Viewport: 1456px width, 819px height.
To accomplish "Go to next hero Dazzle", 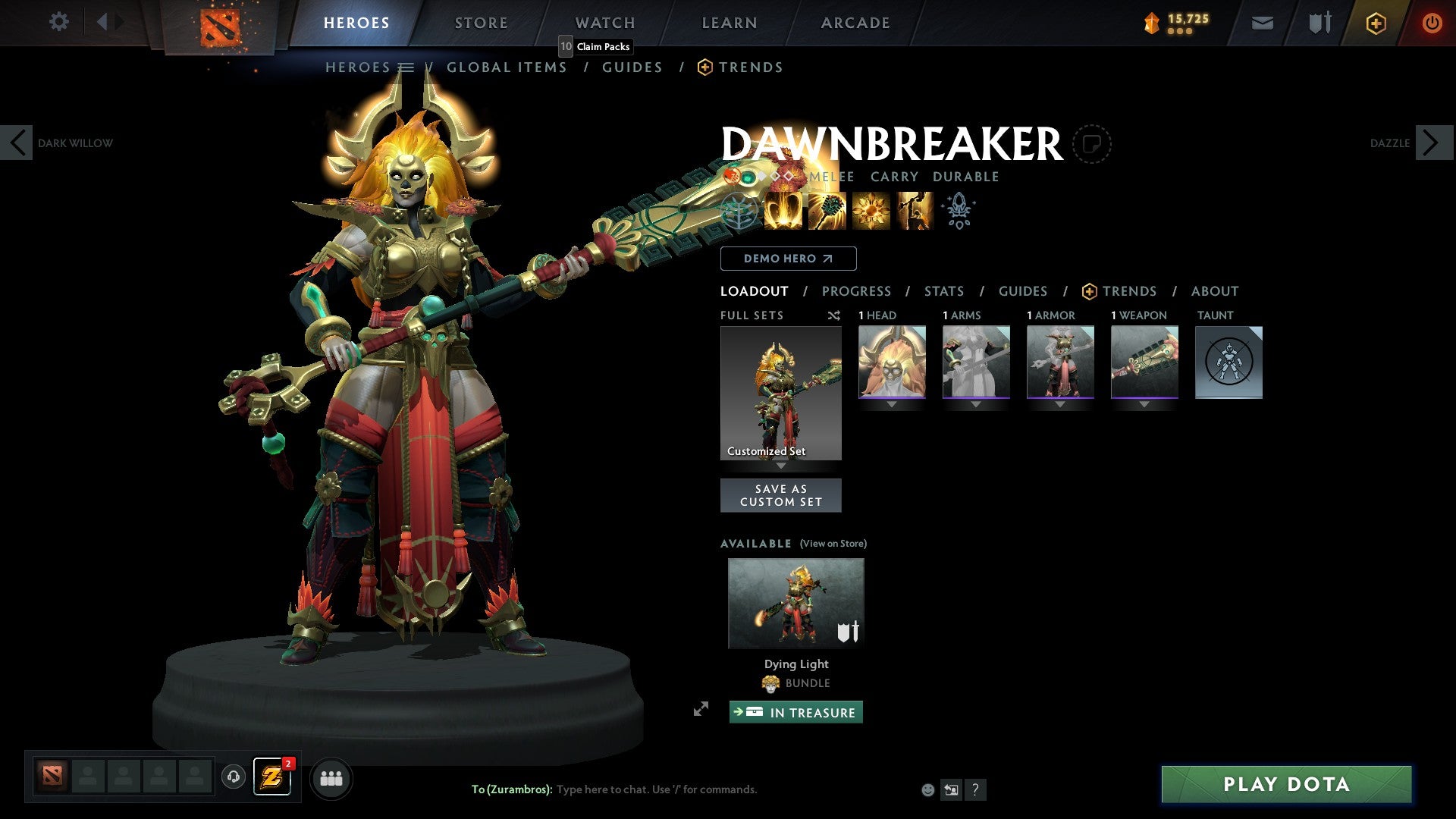I will click(x=1432, y=143).
